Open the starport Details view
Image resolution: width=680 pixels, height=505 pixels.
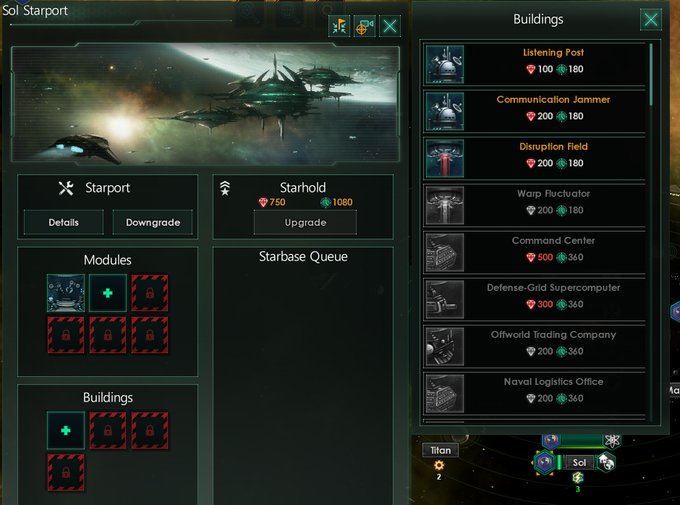[x=64, y=222]
